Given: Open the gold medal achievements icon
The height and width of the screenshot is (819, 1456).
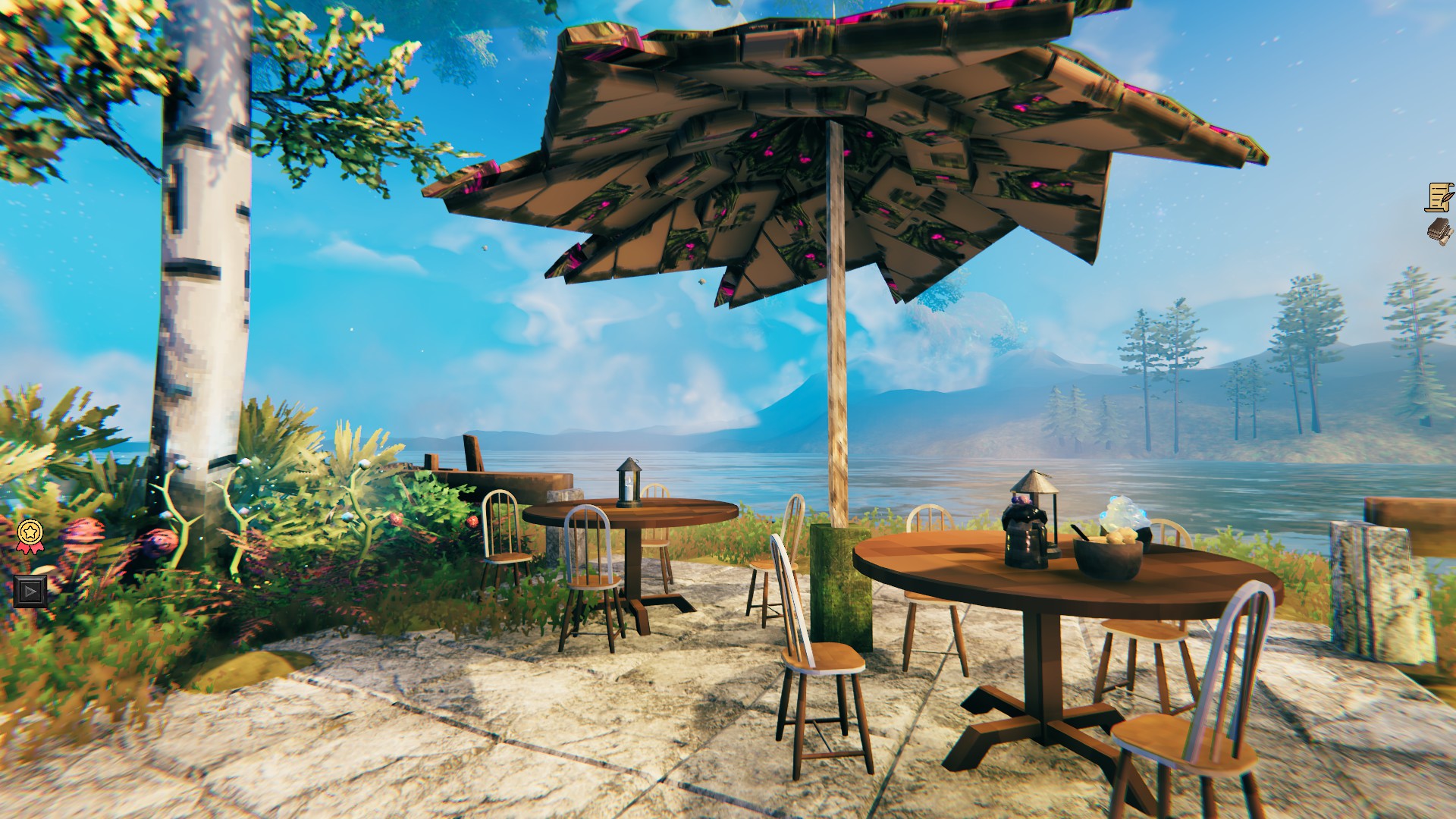Looking at the screenshot, I should click(x=30, y=534).
